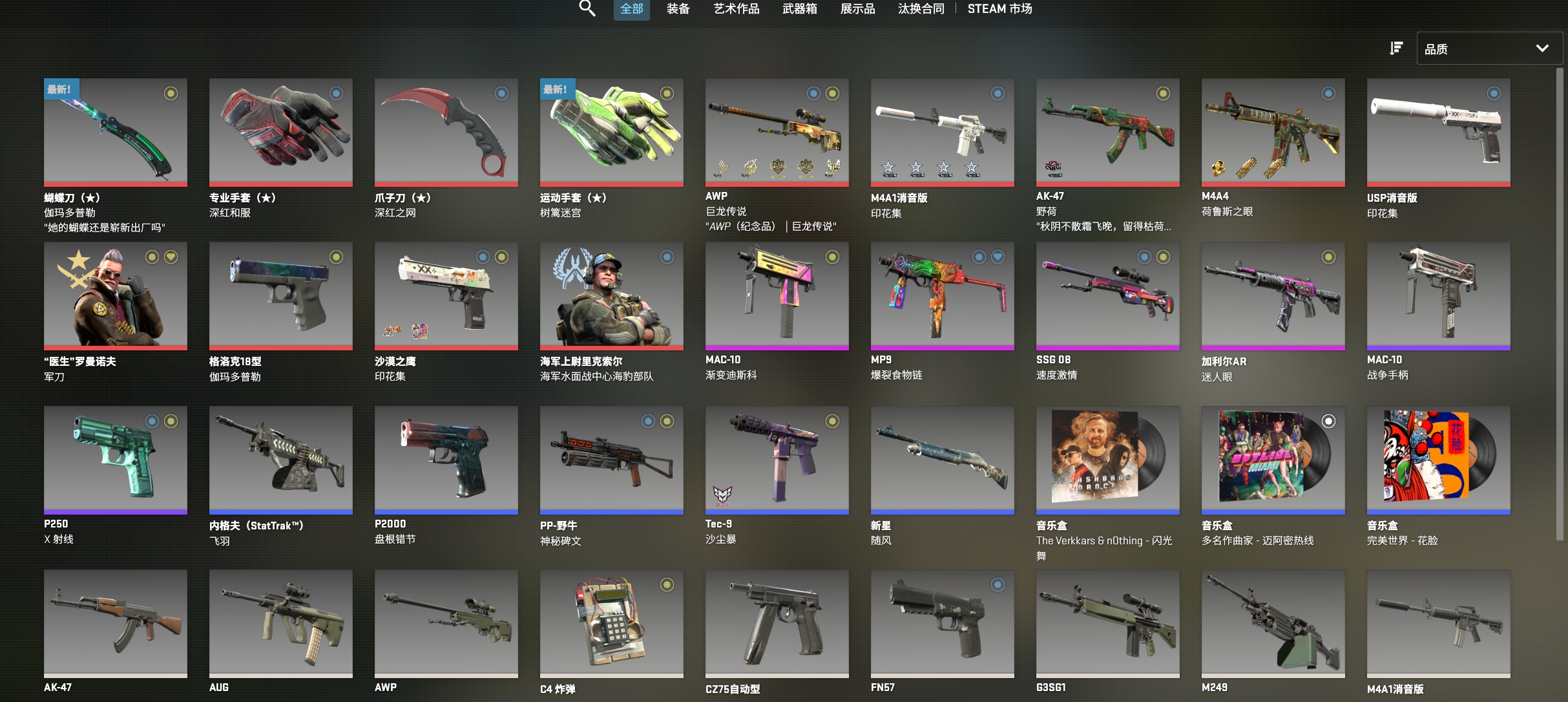Select the AK-47 野荷 skin
This screenshot has height=702, width=1568.
[x=1107, y=133]
